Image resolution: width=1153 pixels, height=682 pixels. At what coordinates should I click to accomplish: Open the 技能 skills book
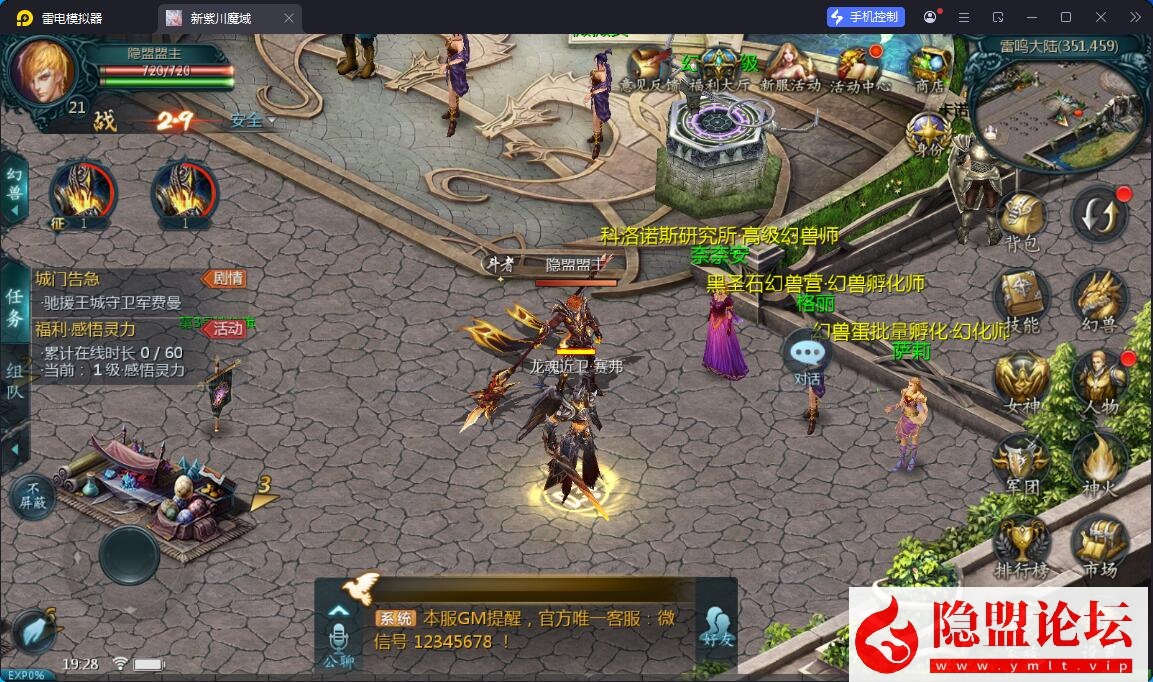point(1021,300)
